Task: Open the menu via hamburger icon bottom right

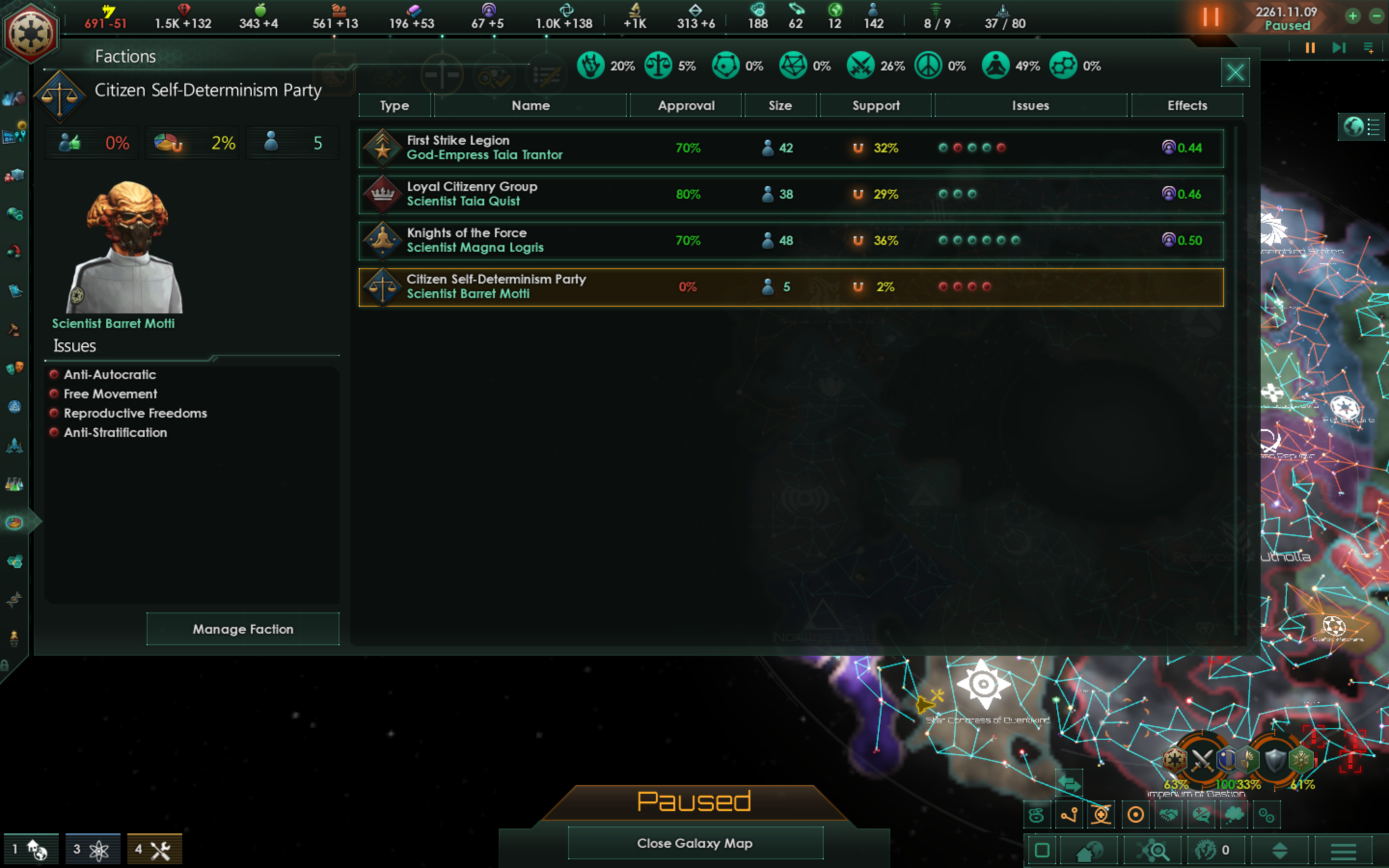Action: (x=1341, y=850)
